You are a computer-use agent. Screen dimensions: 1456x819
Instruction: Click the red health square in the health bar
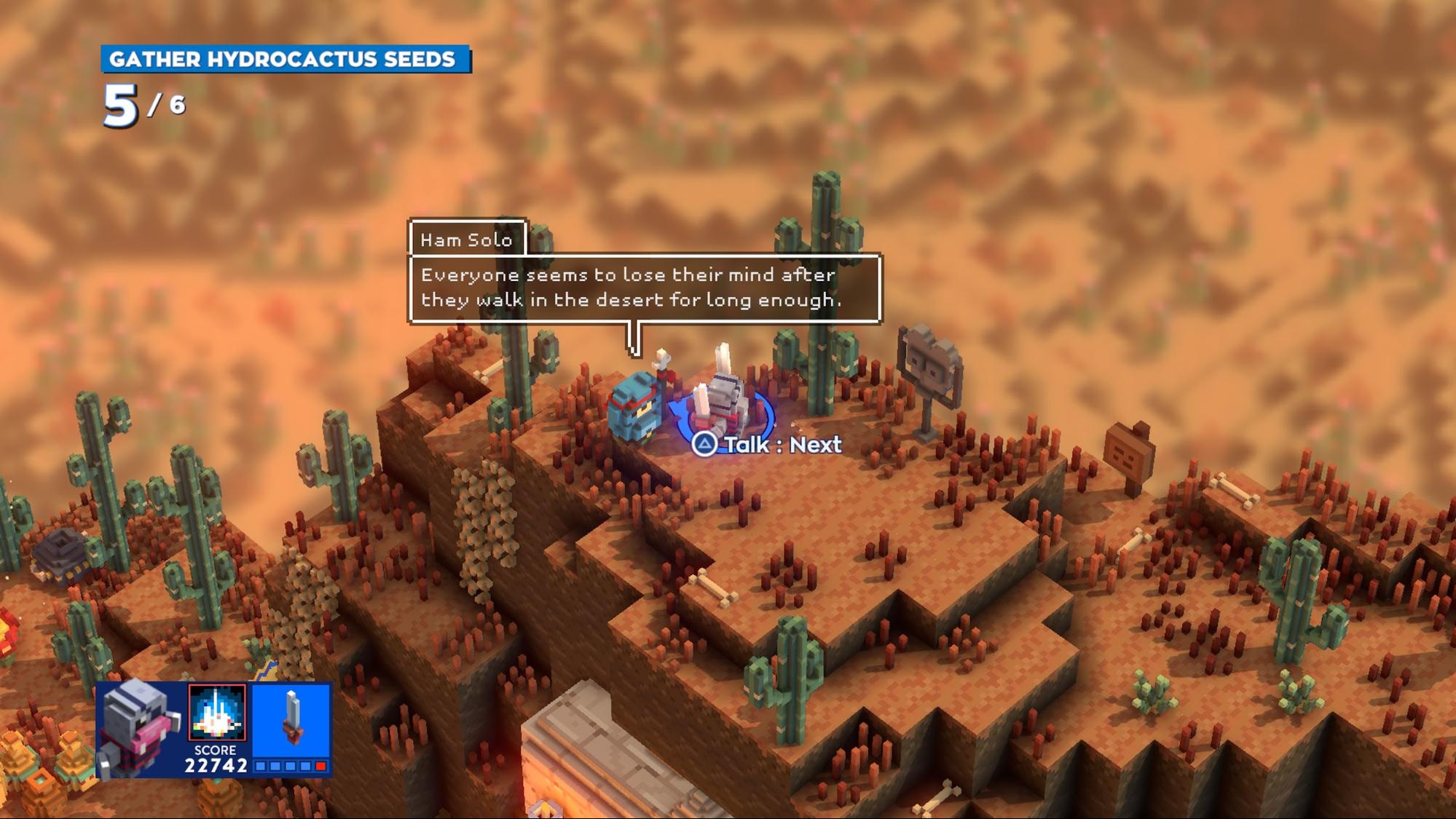coord(320,766)
